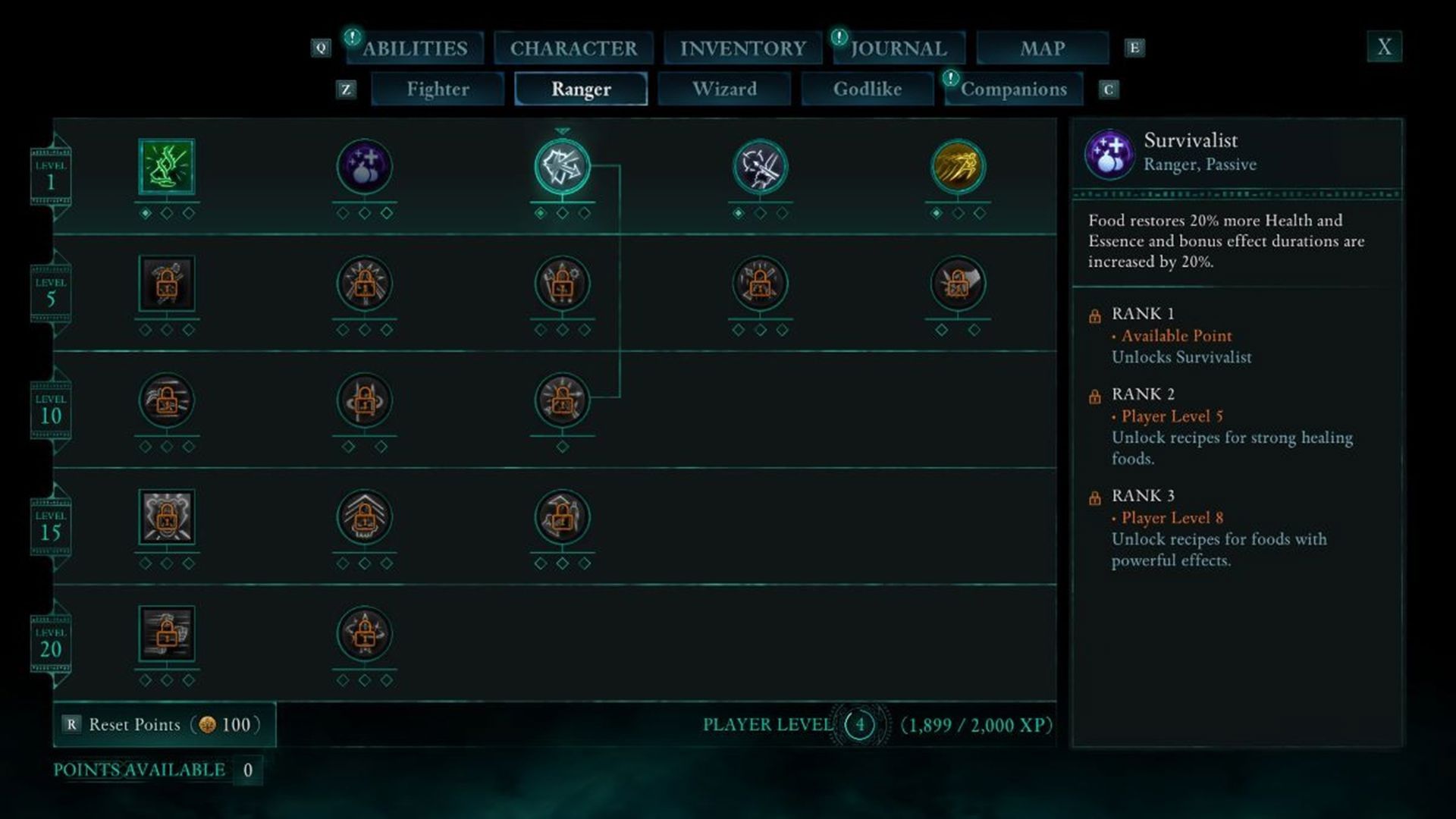Reset Points for 100 coins
The image size is (1456, 819).
pos(165,724)
